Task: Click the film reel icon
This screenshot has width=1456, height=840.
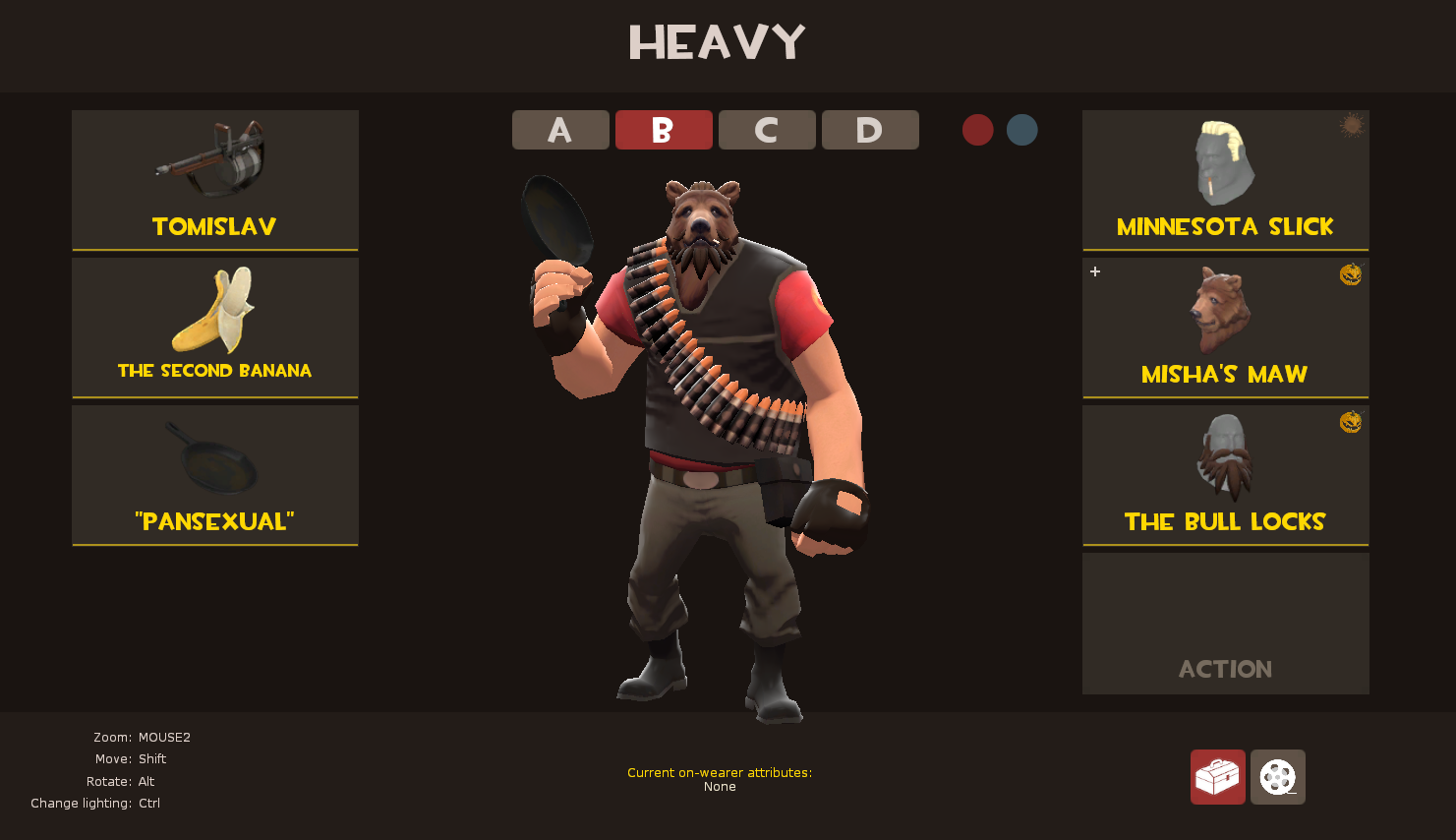Action: click(x=1277, y=777)
